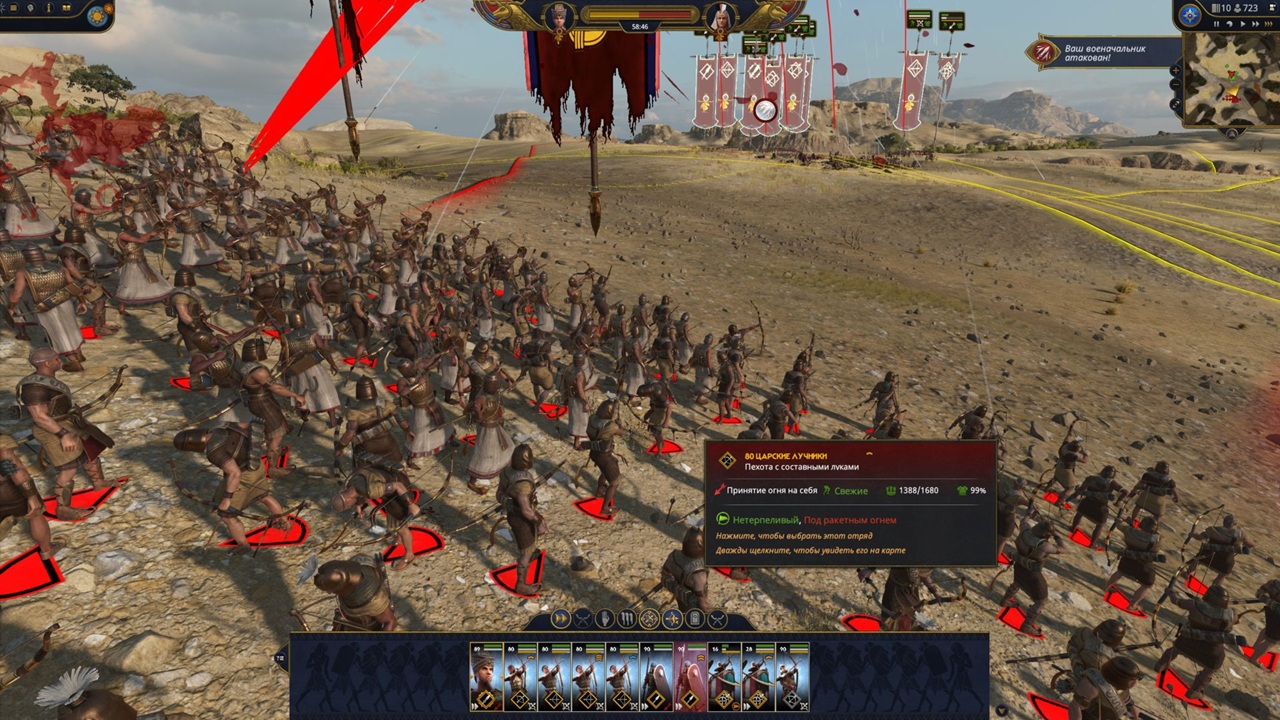Click the white-haired general's portrait at top
This screenshot has height=720, width=1280.
[719, 17]
